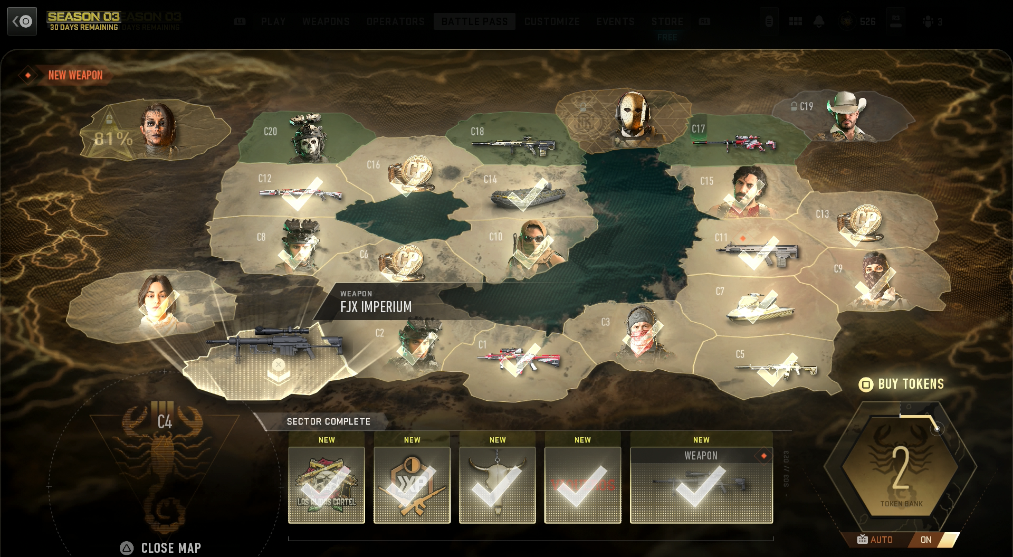1013x557 pixels.
Task: Select the bull skull charm reward
Action: tap(497, 485)
